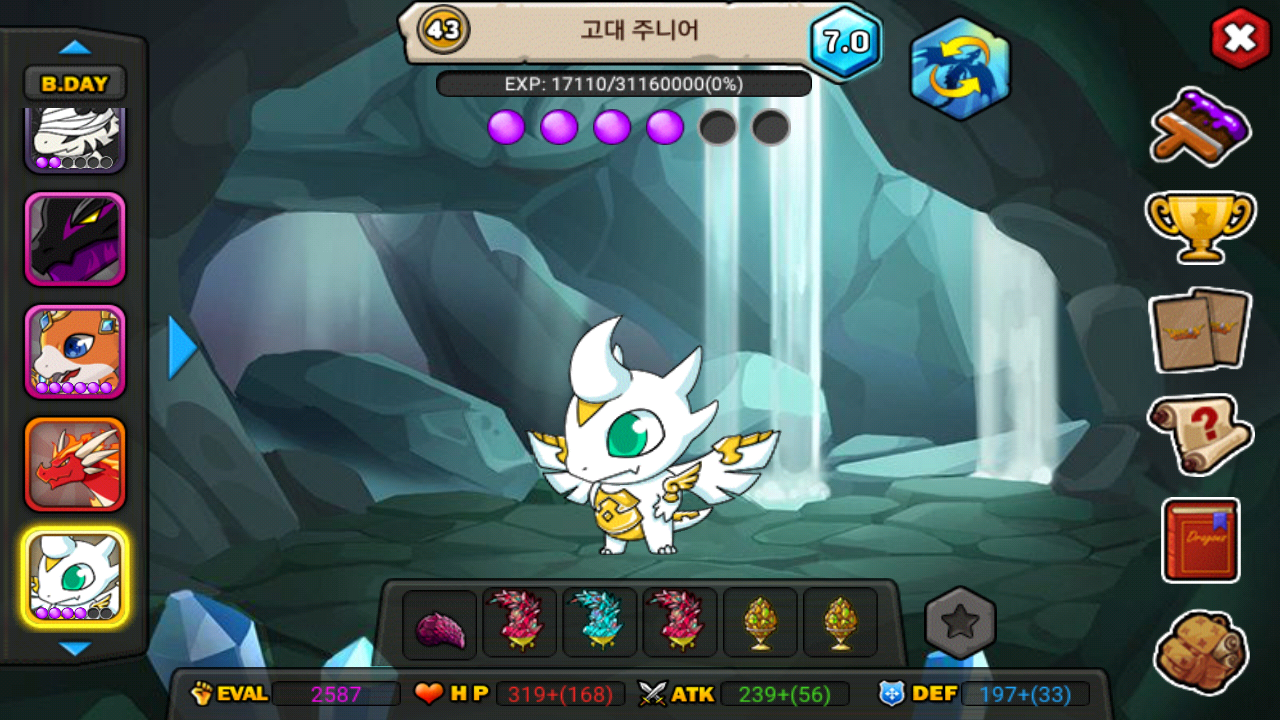The image size is (1280, 720).
Task: Sort dragon list with B.DAY button
Action: coord(75,84)
